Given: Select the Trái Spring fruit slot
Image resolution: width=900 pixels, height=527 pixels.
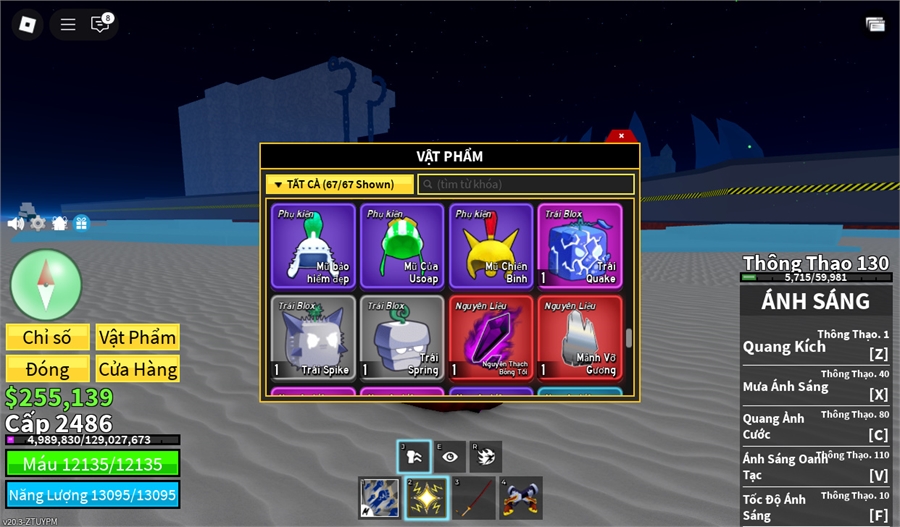Looking at the screenshot, I should point(402,338).
